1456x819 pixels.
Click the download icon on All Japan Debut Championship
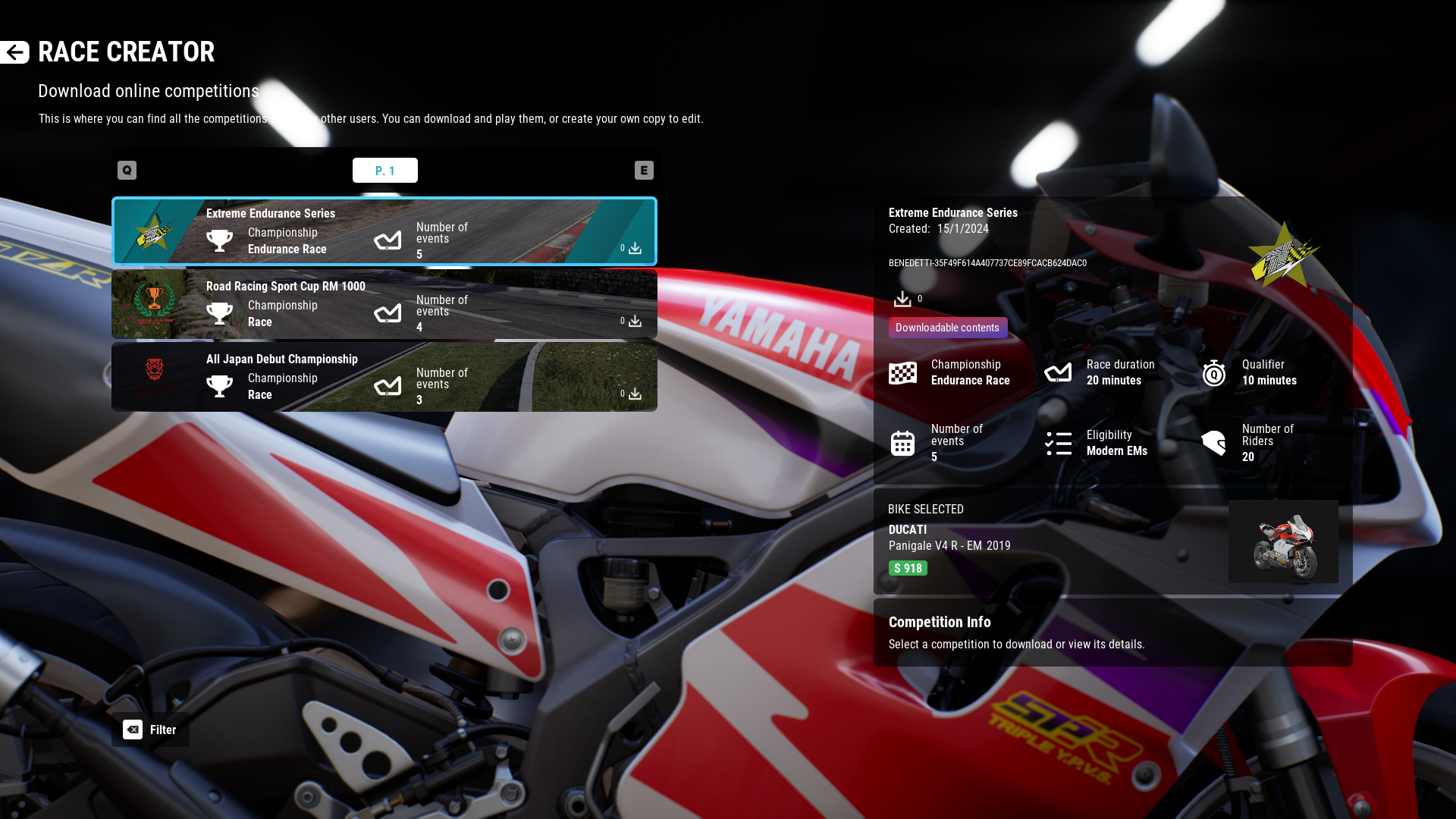(635, 394)
